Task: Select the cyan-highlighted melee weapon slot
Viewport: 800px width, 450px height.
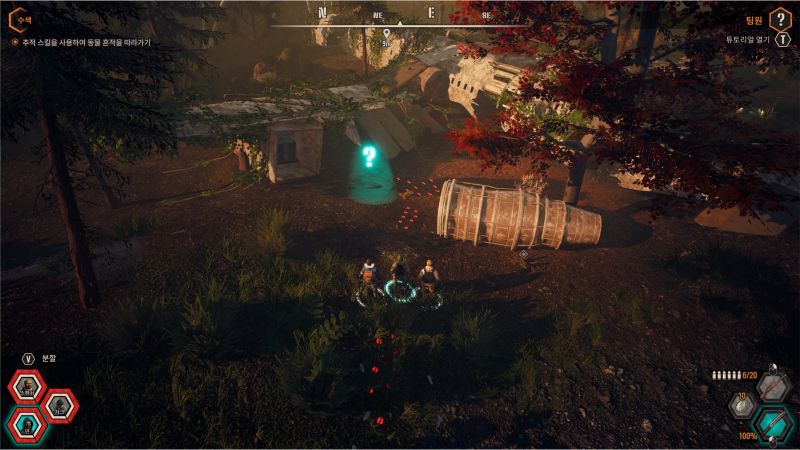Action: coord(772,422)
